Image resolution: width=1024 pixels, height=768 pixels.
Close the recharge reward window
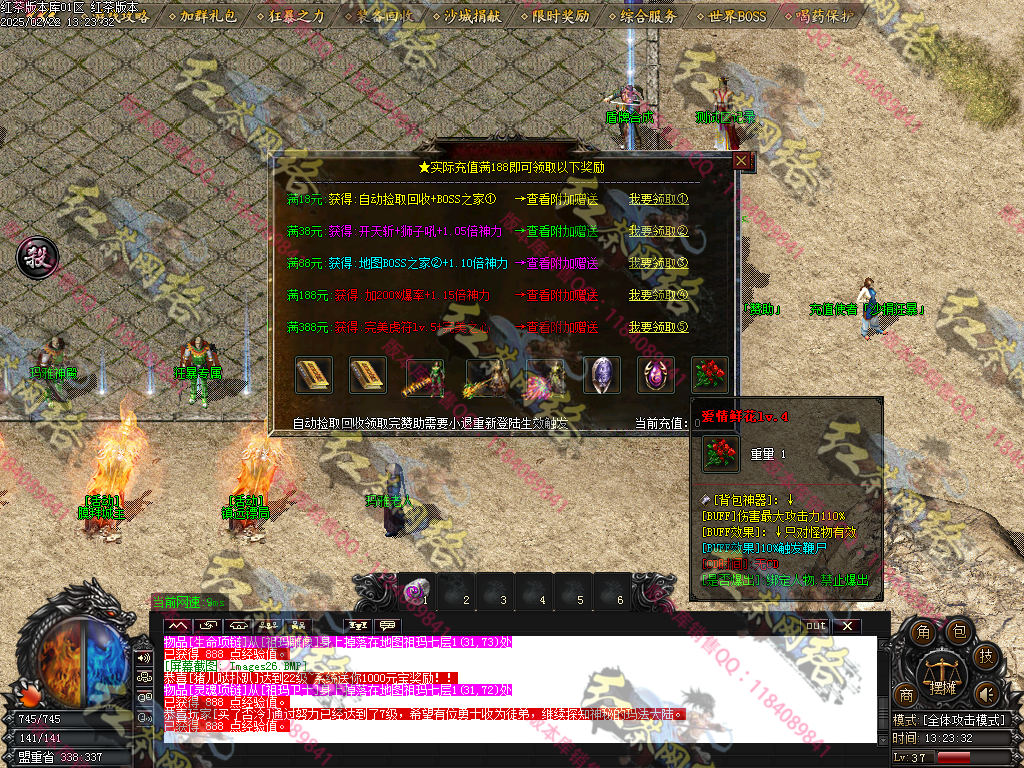(x=741, y=160)
